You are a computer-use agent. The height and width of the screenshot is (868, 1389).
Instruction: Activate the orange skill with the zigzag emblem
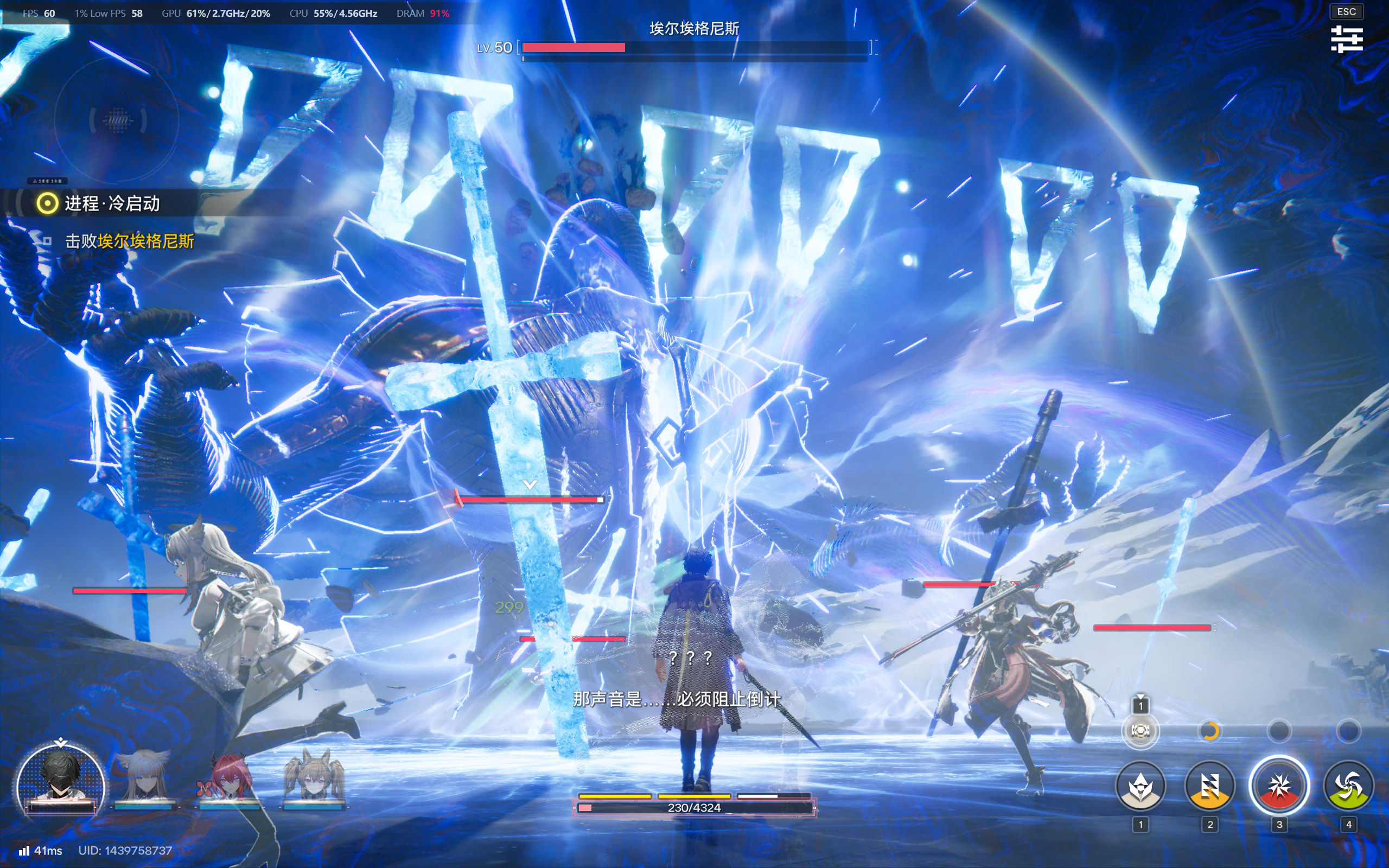pyautogui.click(x=1209, y=786)
